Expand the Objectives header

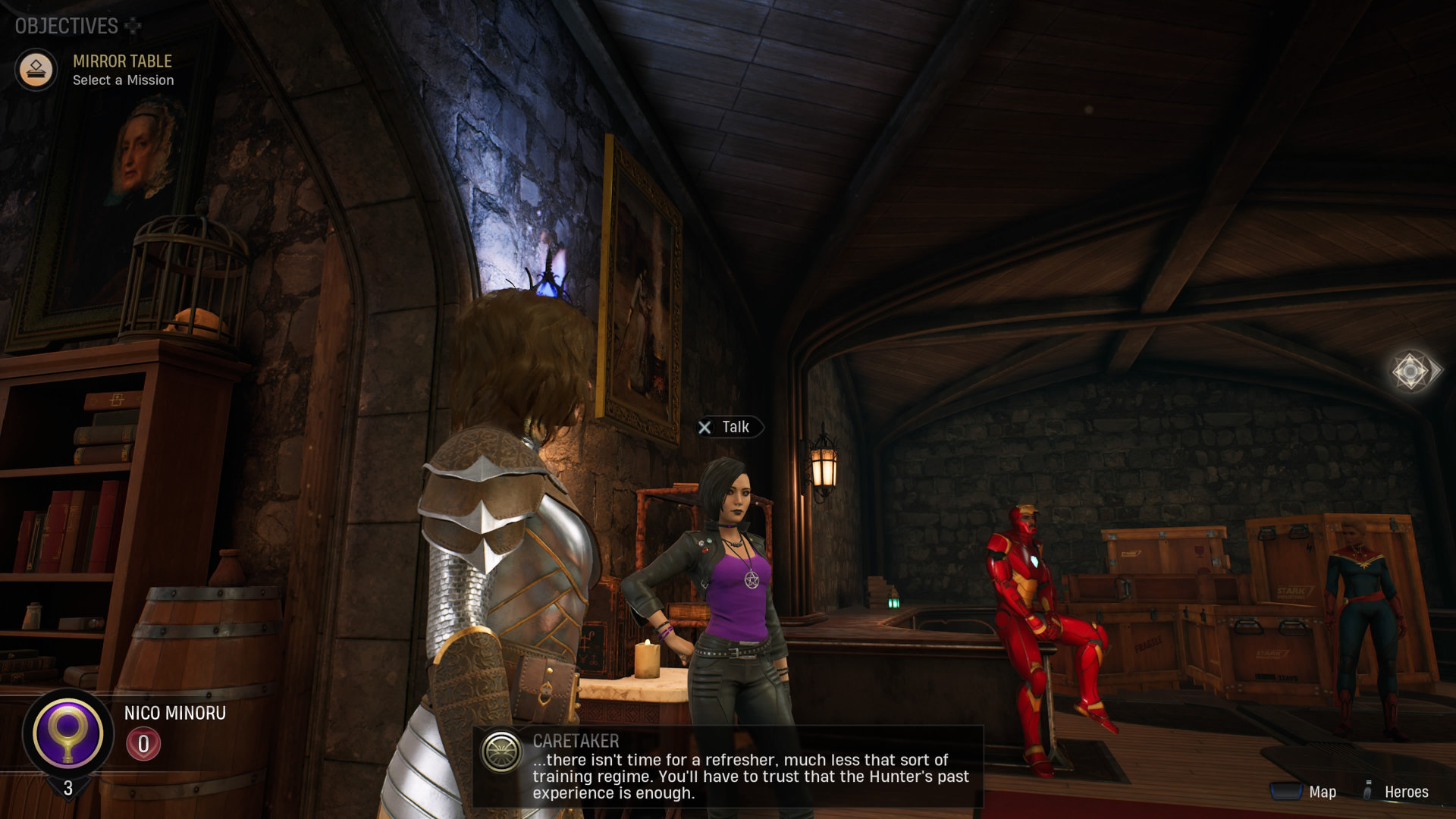(x=77, y=26)
